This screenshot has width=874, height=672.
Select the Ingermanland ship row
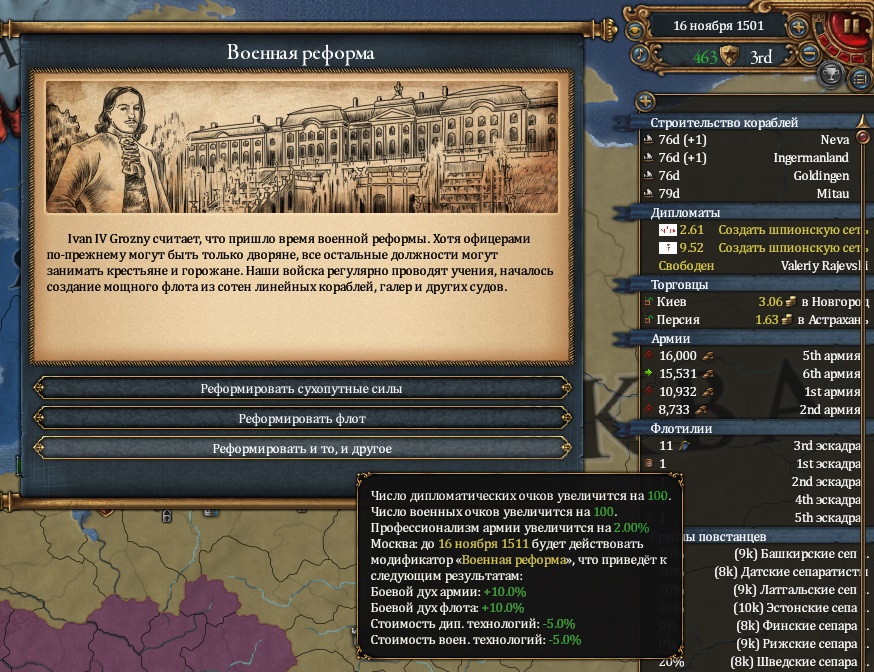click(752, 158)
